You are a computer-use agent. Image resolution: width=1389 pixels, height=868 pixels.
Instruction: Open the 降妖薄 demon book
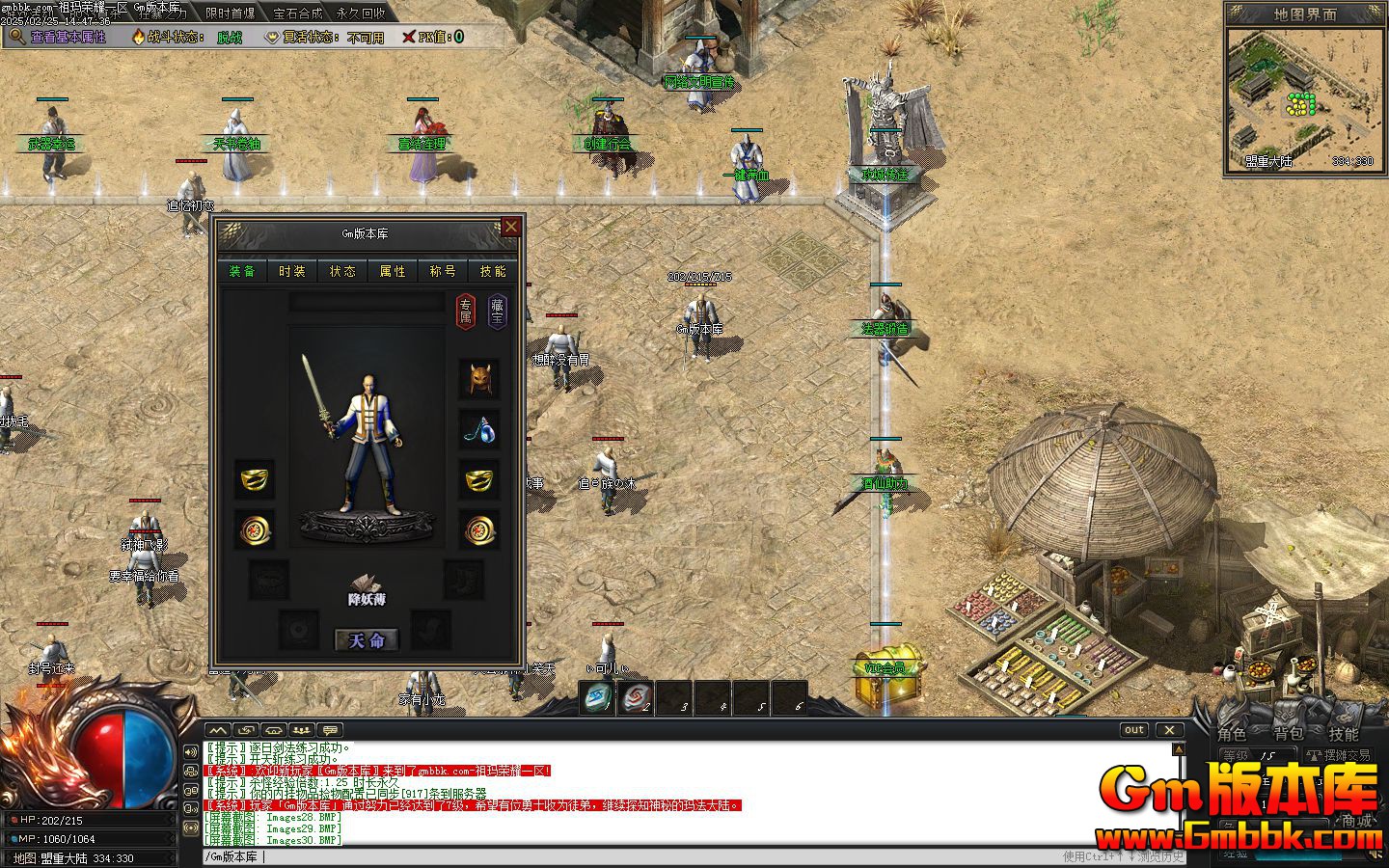point(367,588)
